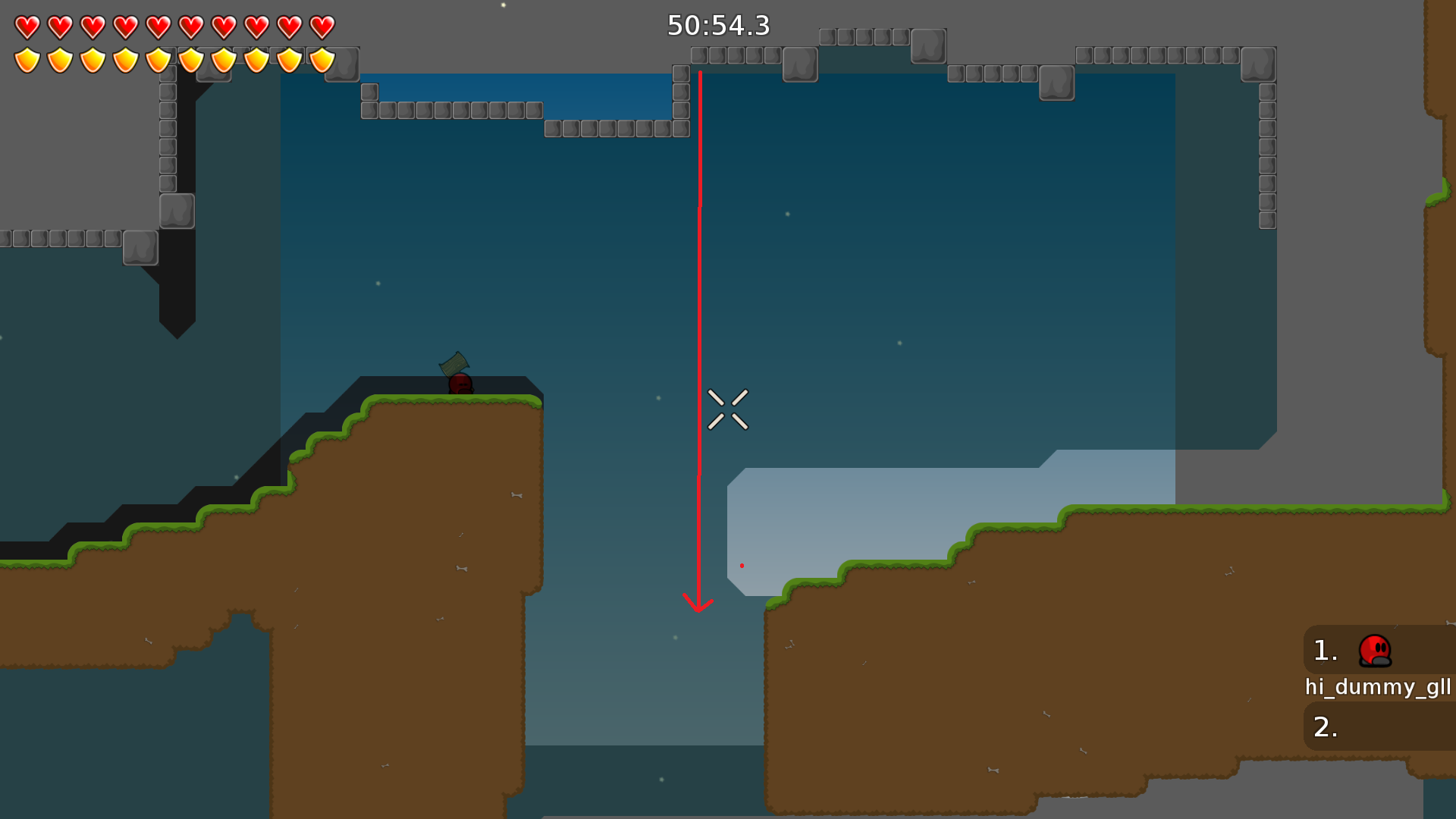Toggle the red dot marker near the fog edge
1456x819 pixels.
click(x=742, y=564)
